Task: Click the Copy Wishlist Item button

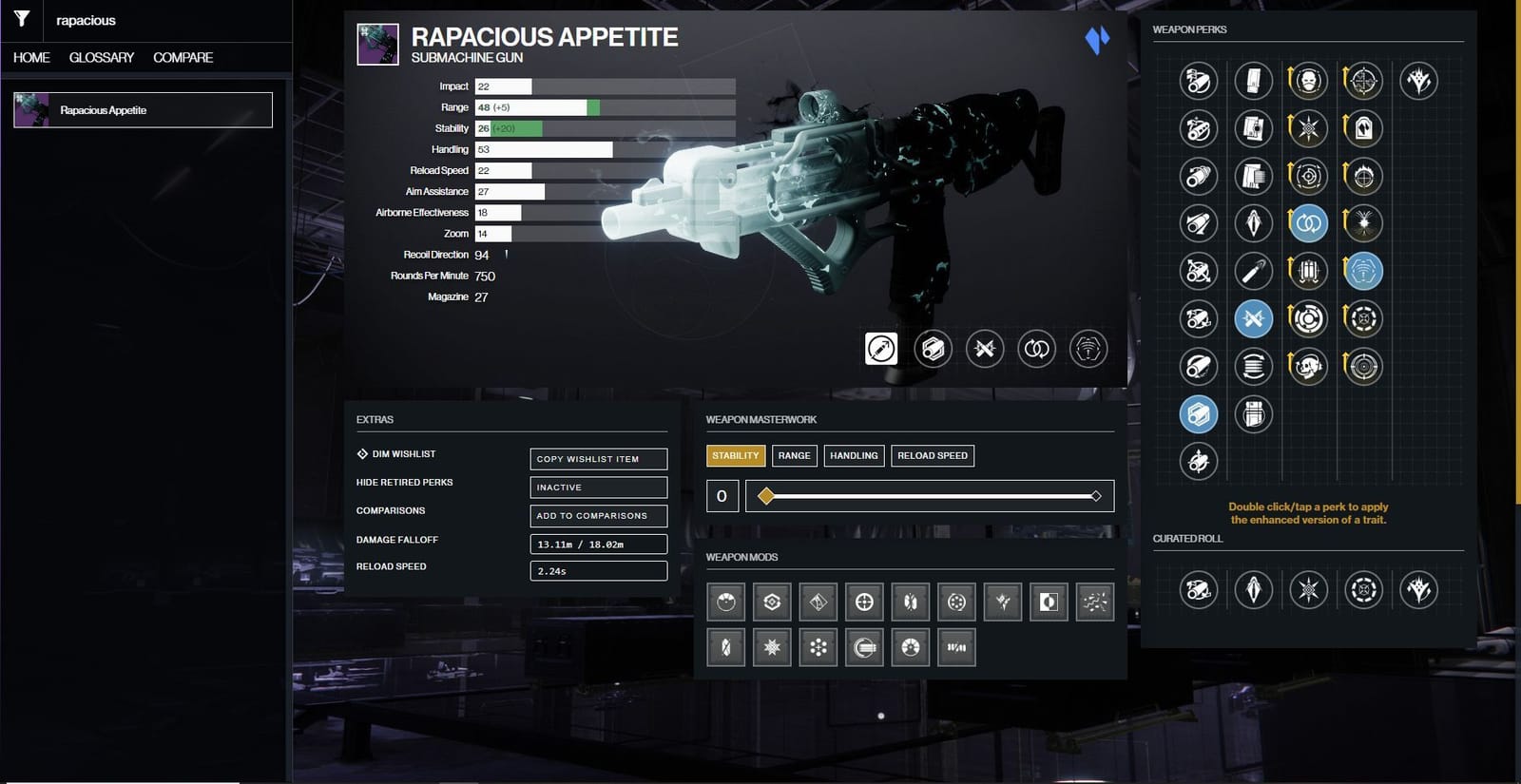Action: (598, 459)
